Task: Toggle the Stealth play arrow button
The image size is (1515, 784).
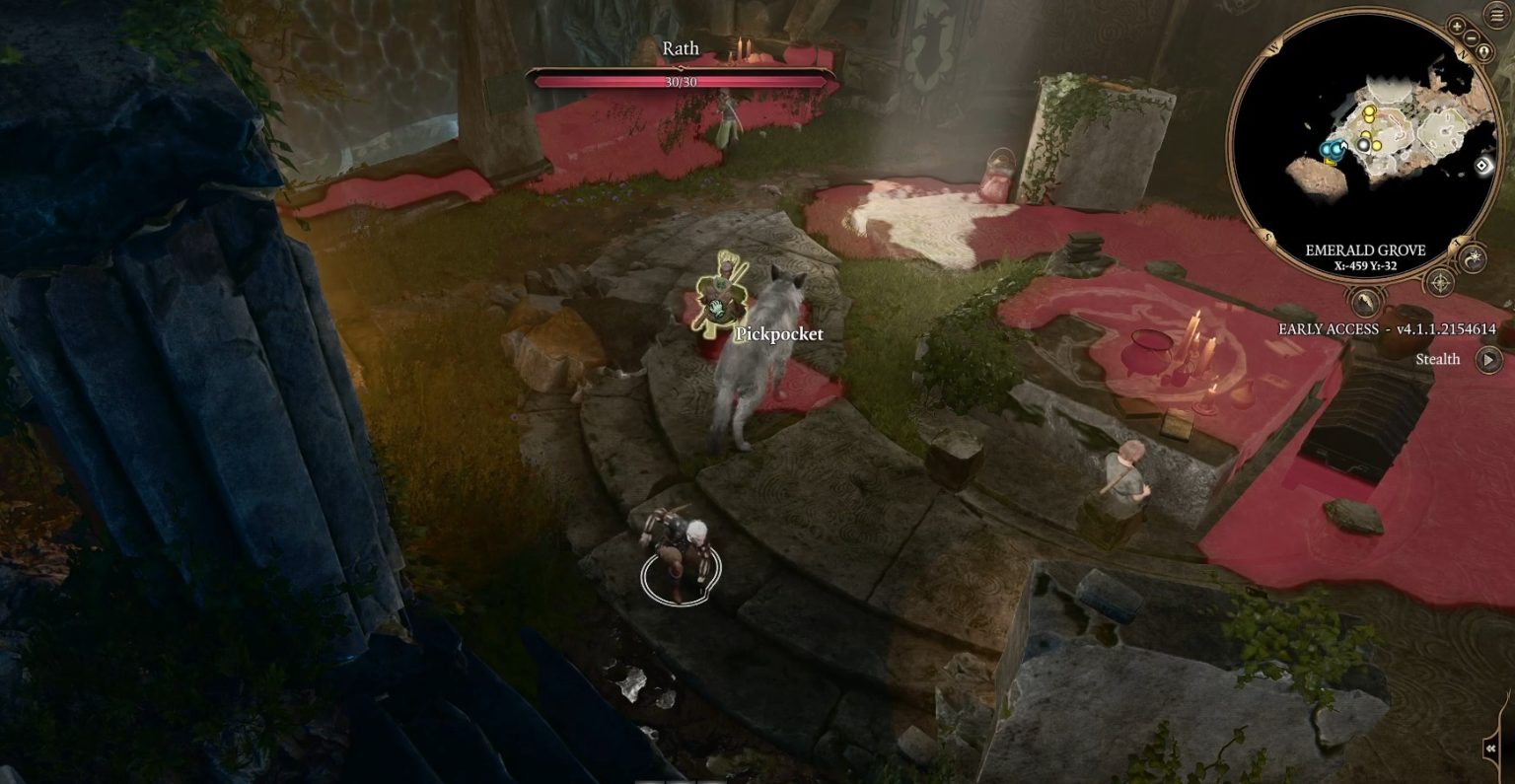Action: (x=1488, y=359)
